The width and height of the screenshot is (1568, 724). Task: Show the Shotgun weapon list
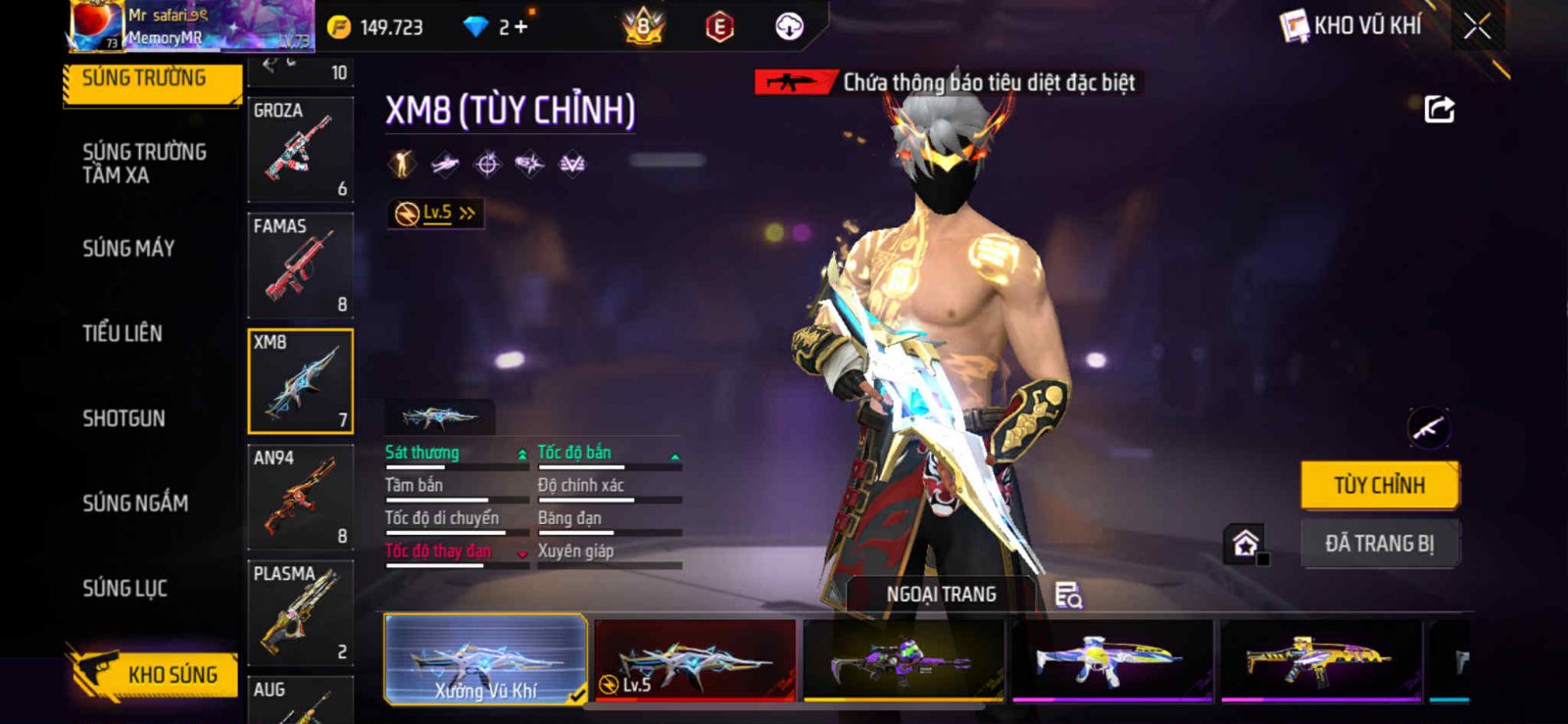tap(123, 419)
